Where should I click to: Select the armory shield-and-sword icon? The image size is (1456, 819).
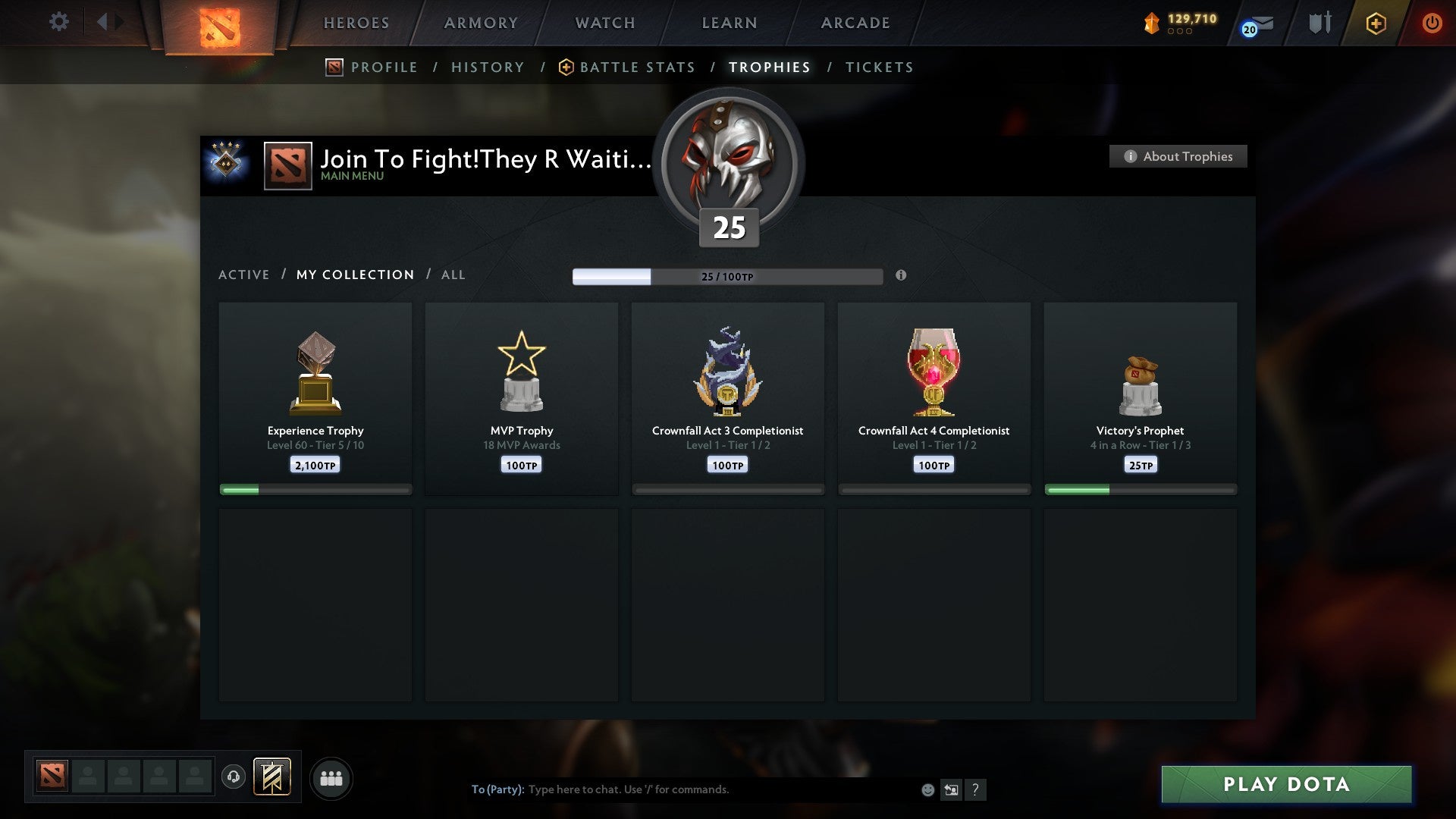[1319, 23]
